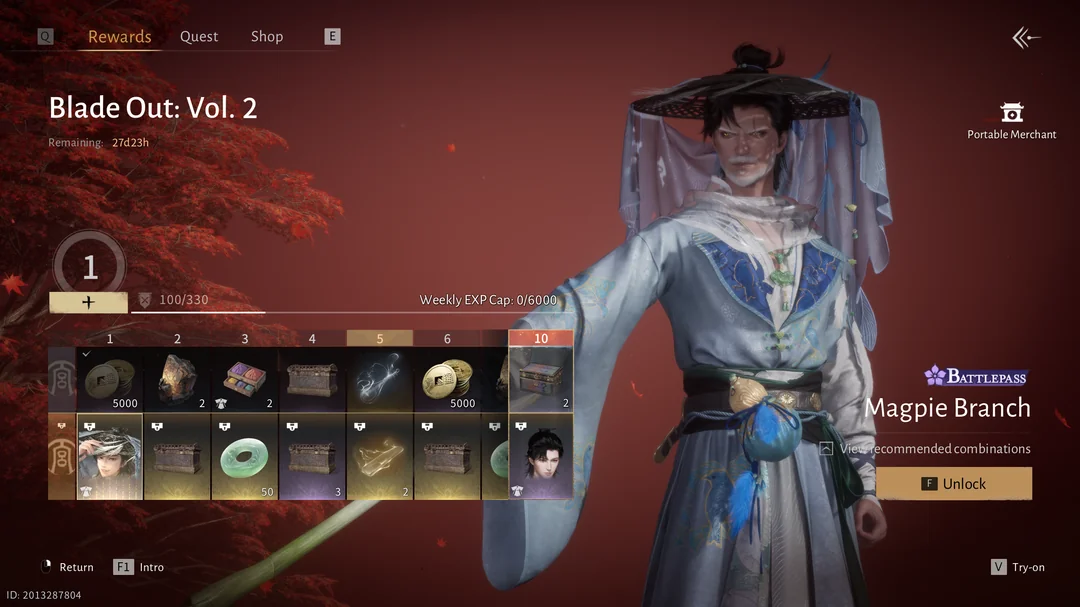Viewport: 1080px width, 607px height.
Task: Select the level 2 ore reward
Action: point(177,380)
